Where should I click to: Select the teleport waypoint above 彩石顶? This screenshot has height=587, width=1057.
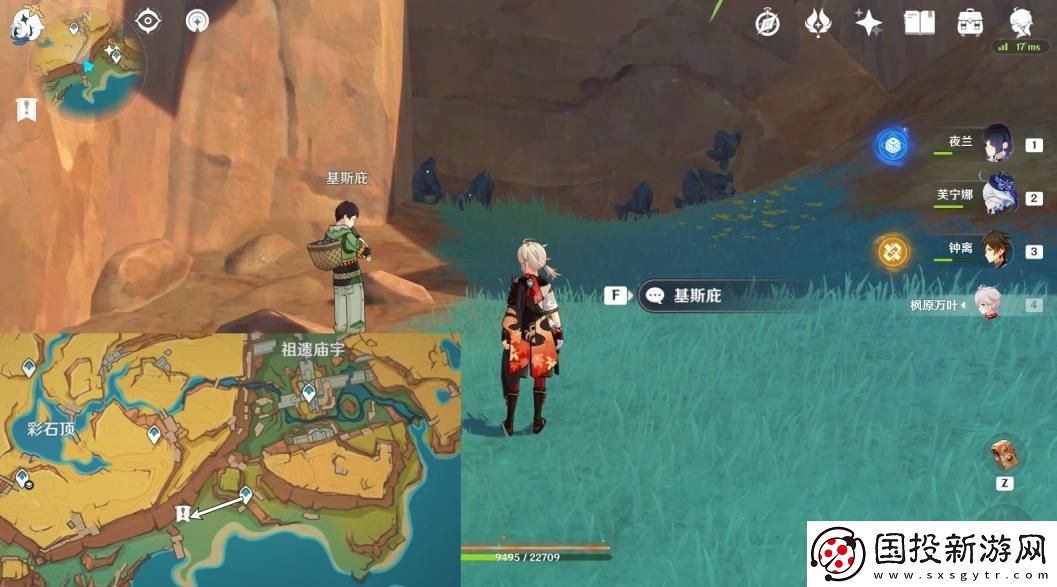coord(30,369)
